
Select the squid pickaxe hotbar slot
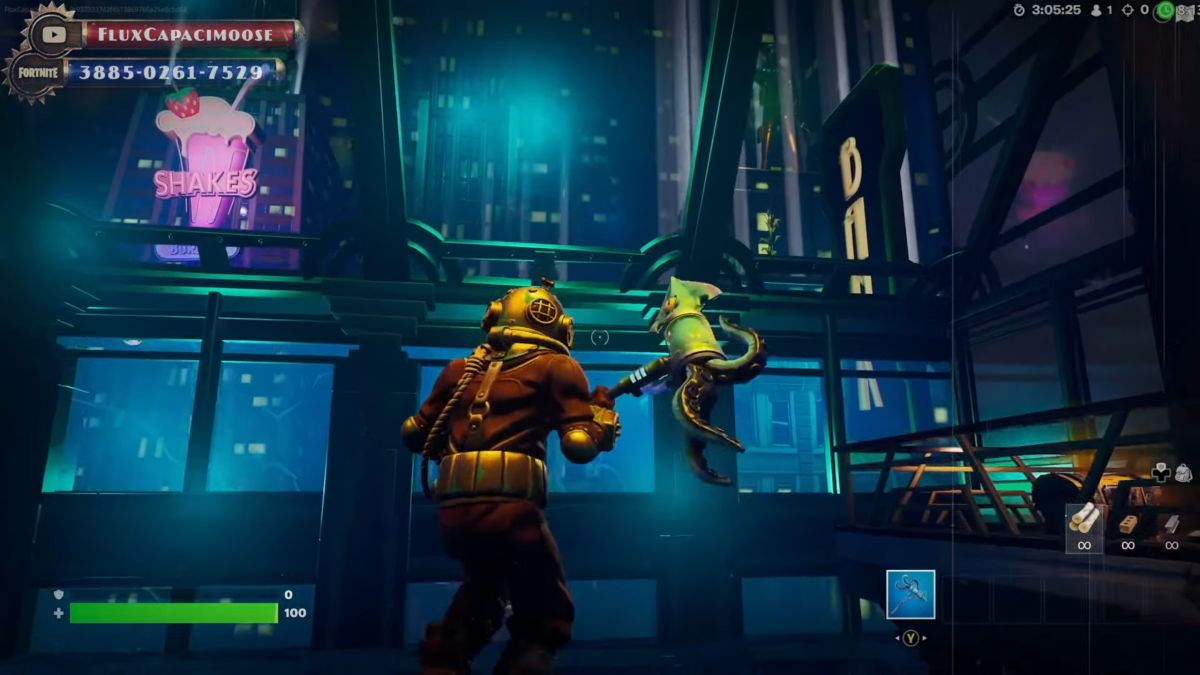910,594
